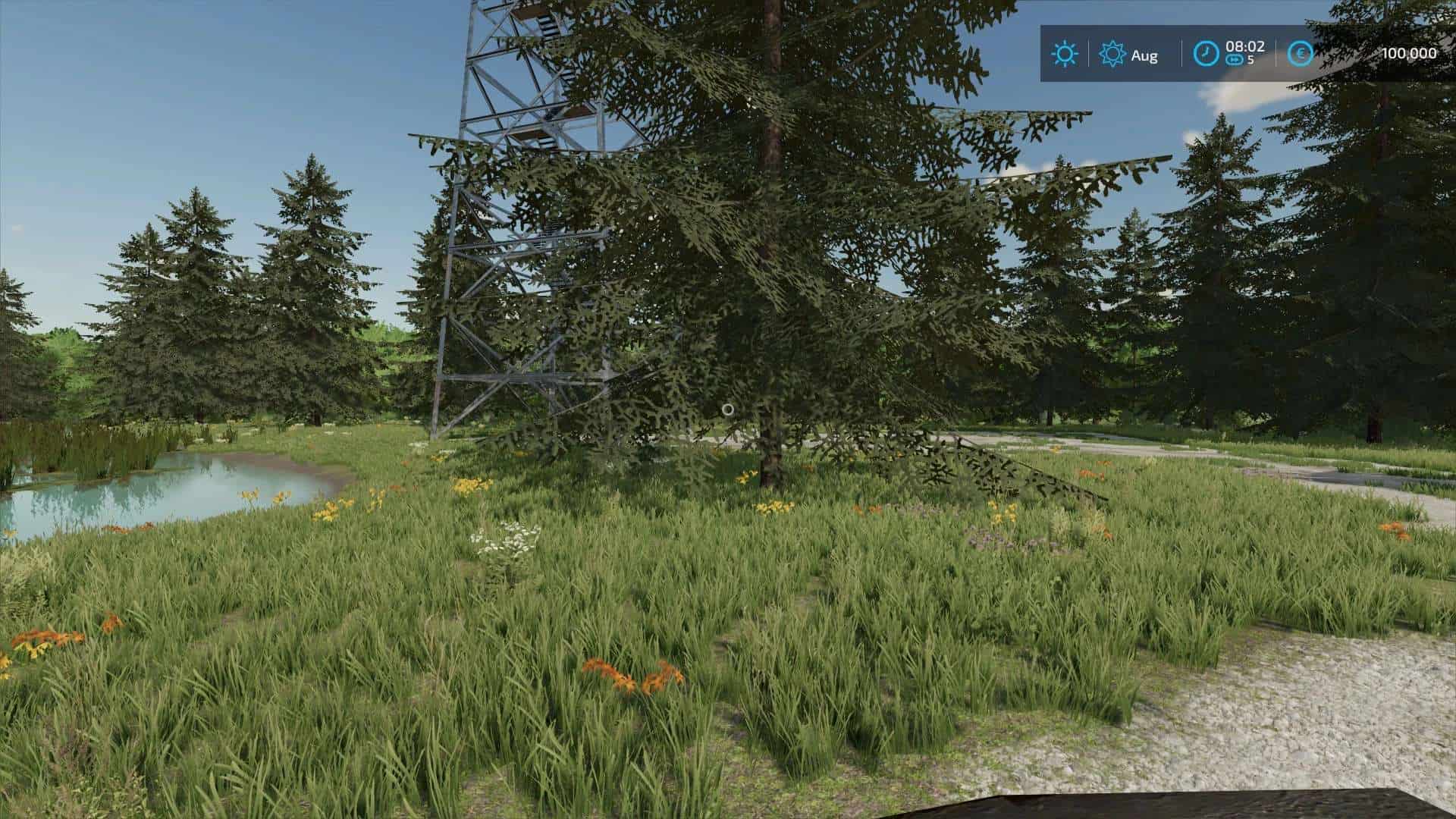Image resolution: width=1456 pixels, height=819 pixels.
Task: Click the fast-forward time scale icon
Action: point(1235,59)
